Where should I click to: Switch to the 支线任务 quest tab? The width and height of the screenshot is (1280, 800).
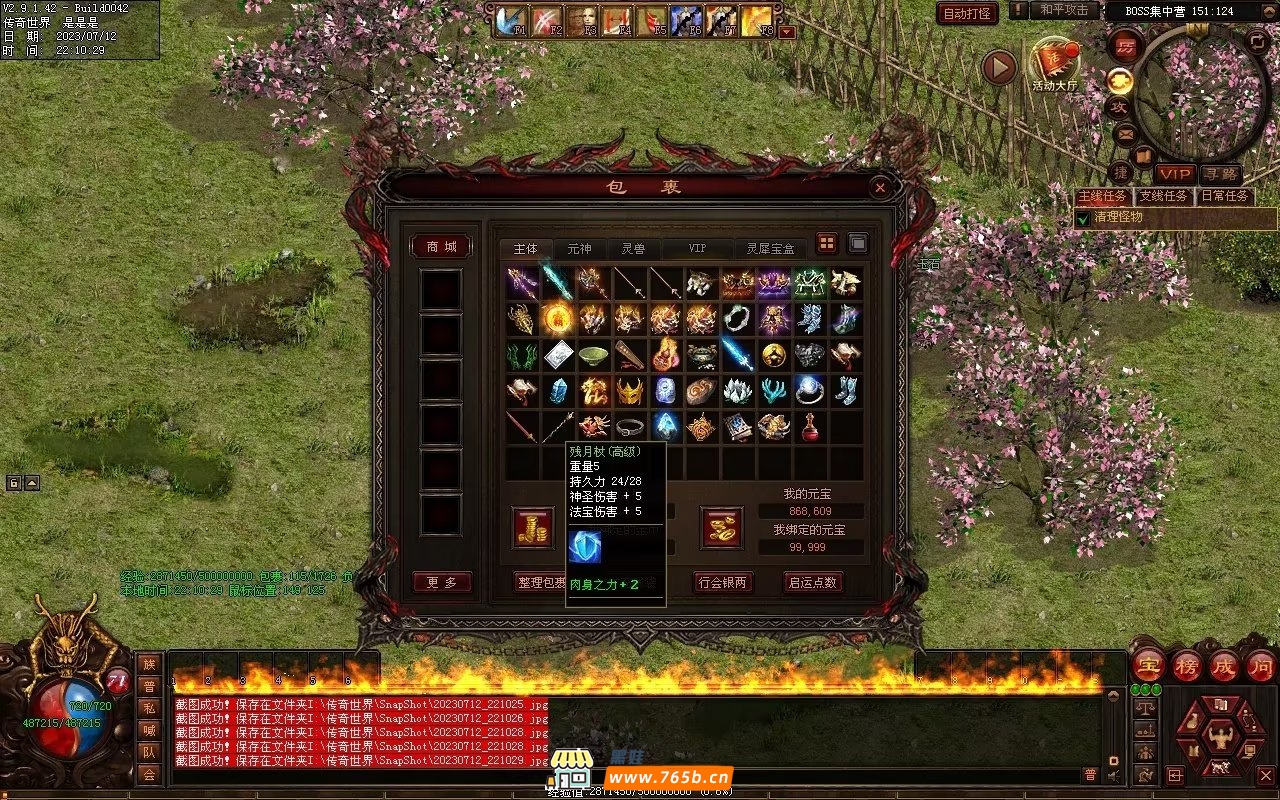pyautogui.click(x=1163, y=197)
